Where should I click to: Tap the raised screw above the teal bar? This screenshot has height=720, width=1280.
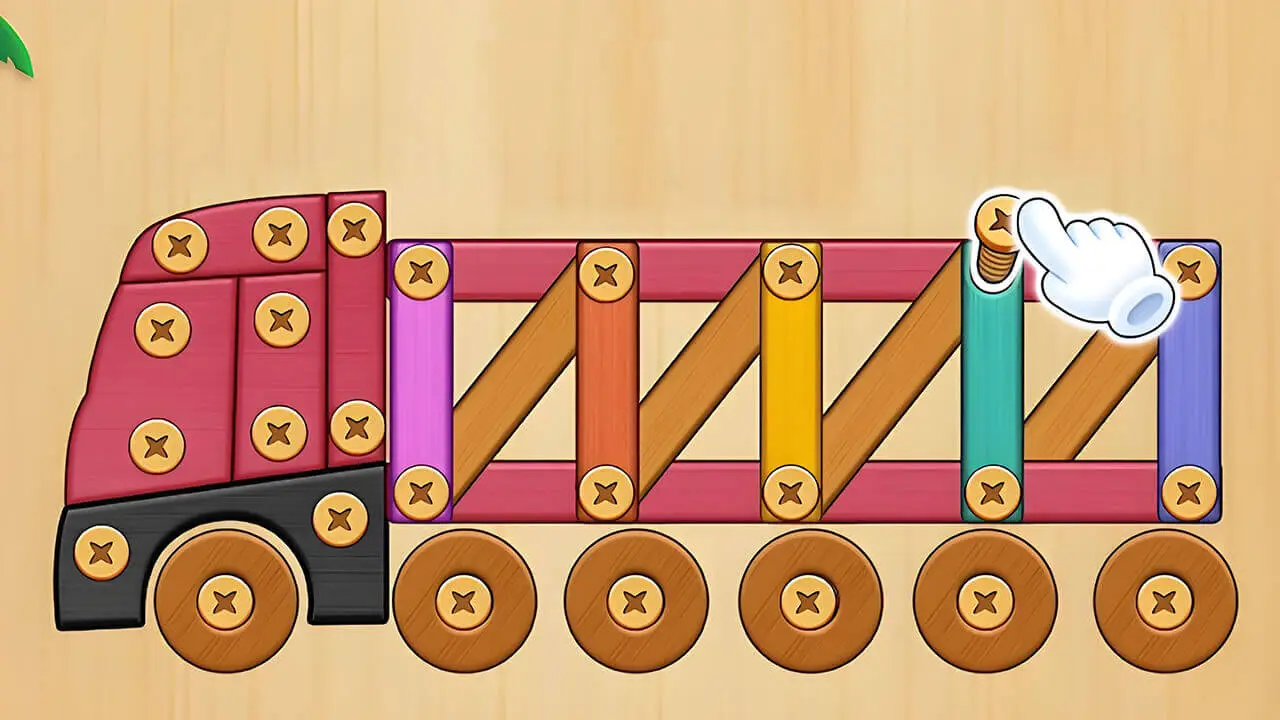pos(997,220)
